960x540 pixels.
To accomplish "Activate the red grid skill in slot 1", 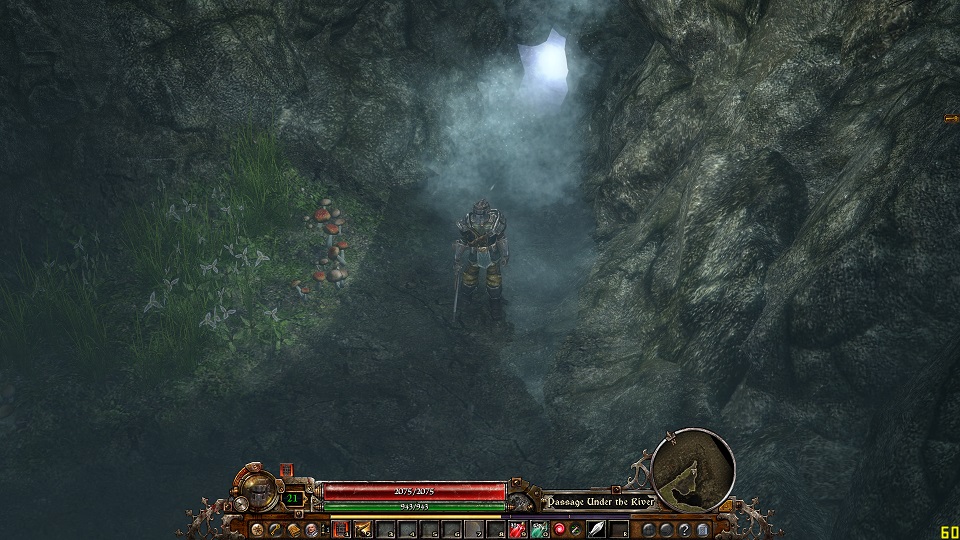I will pyautogui.click(x=341, y=529).
